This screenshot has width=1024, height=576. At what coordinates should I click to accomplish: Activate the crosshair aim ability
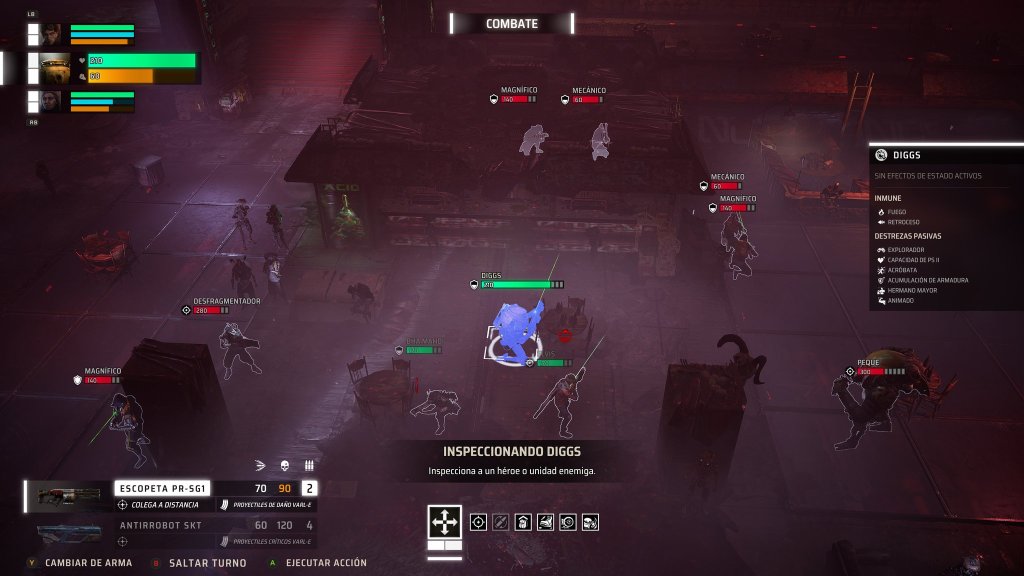478,521
